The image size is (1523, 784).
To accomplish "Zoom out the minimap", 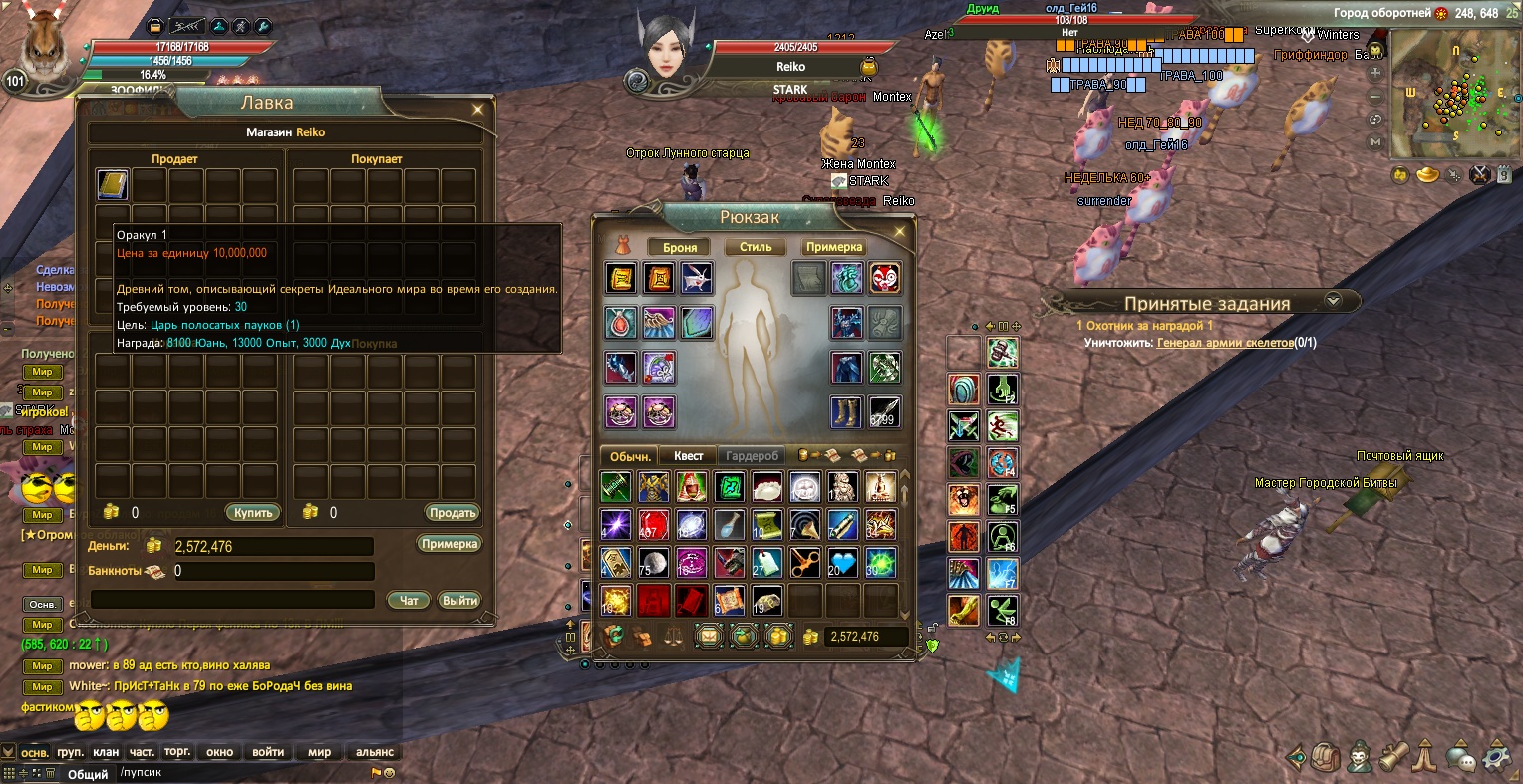I will pos(1376,97).
